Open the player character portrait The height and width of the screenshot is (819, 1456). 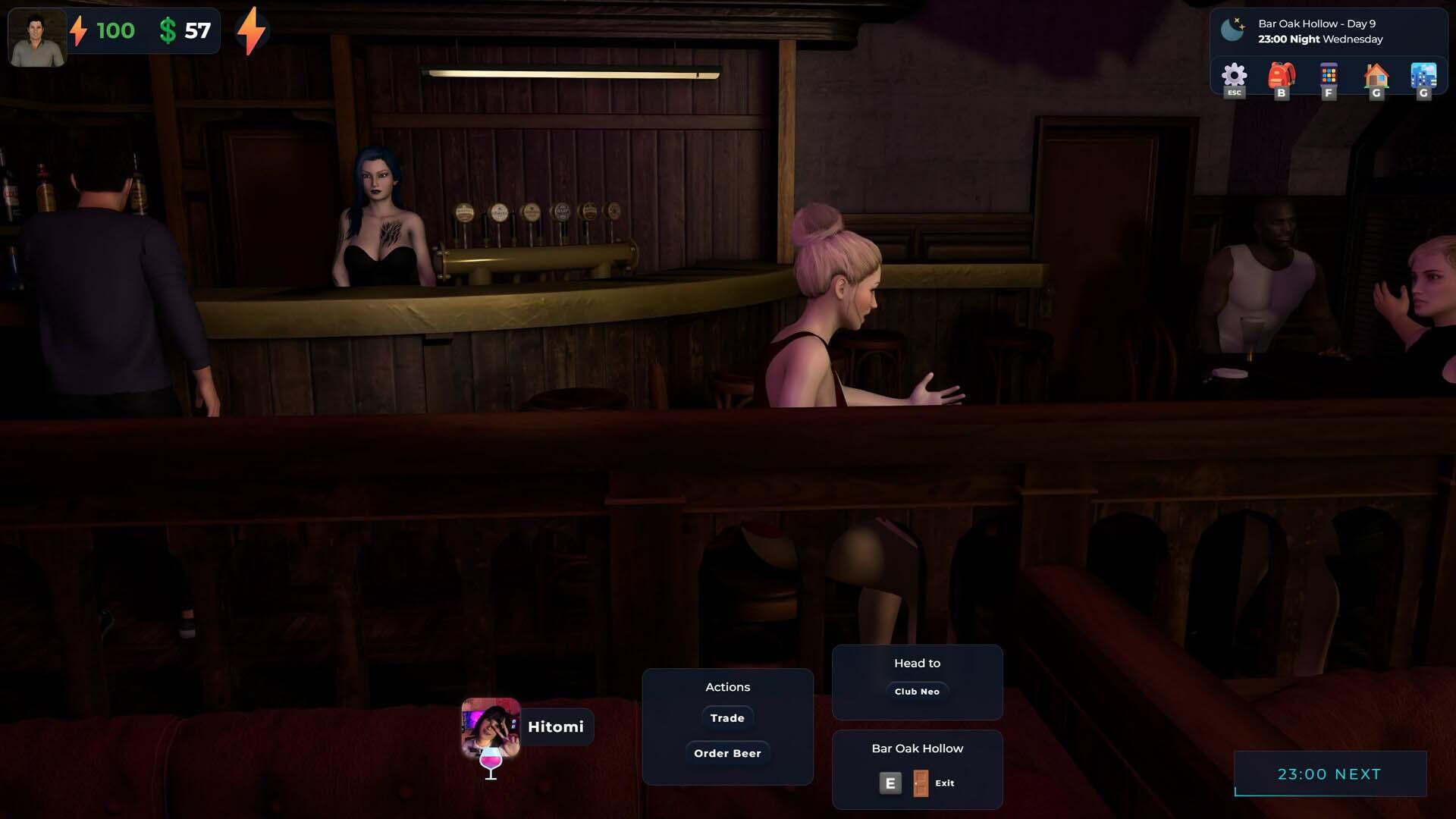pyautogui.click(x=37, y=38)
